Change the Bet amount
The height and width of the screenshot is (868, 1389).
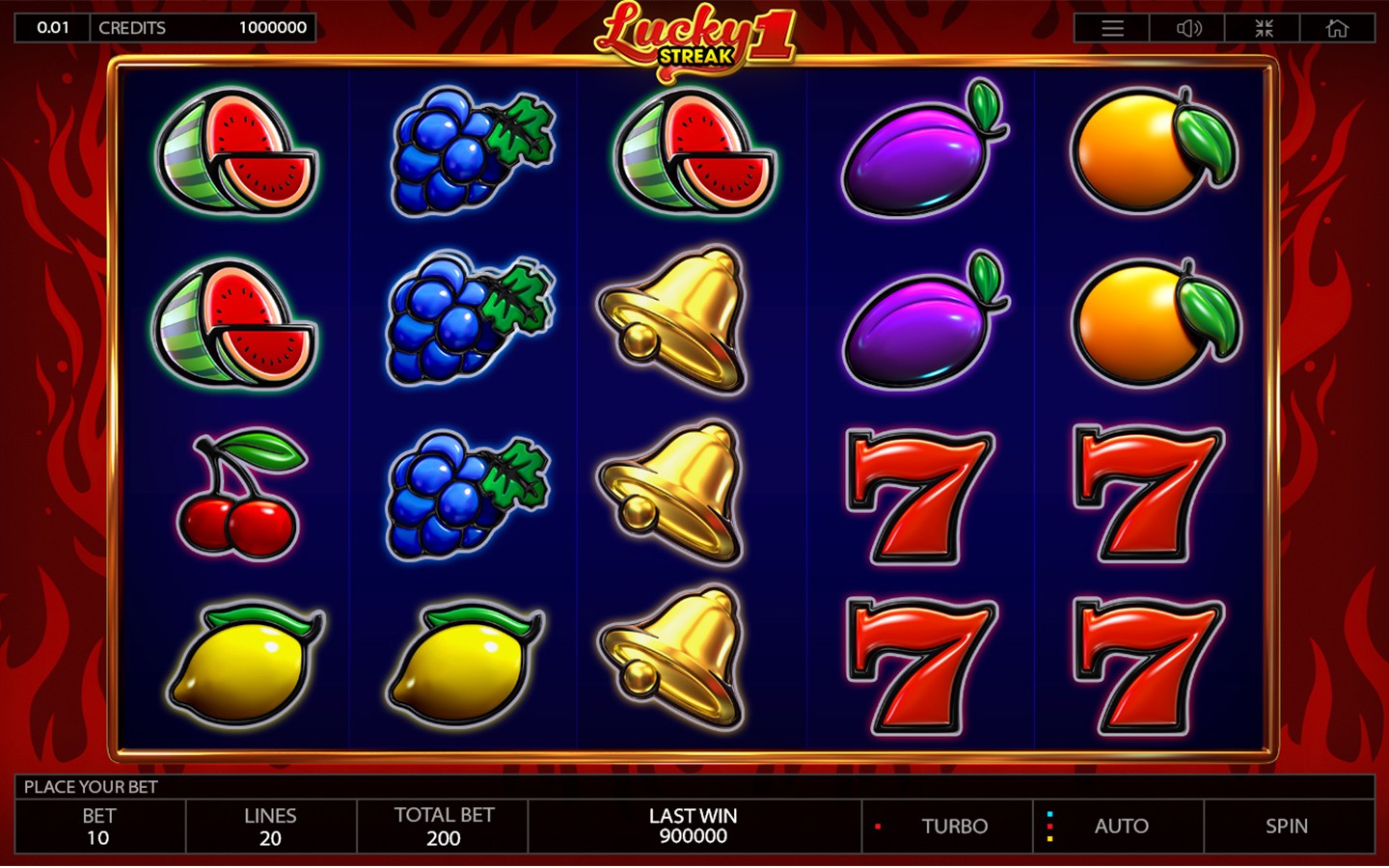coord(99,827)
